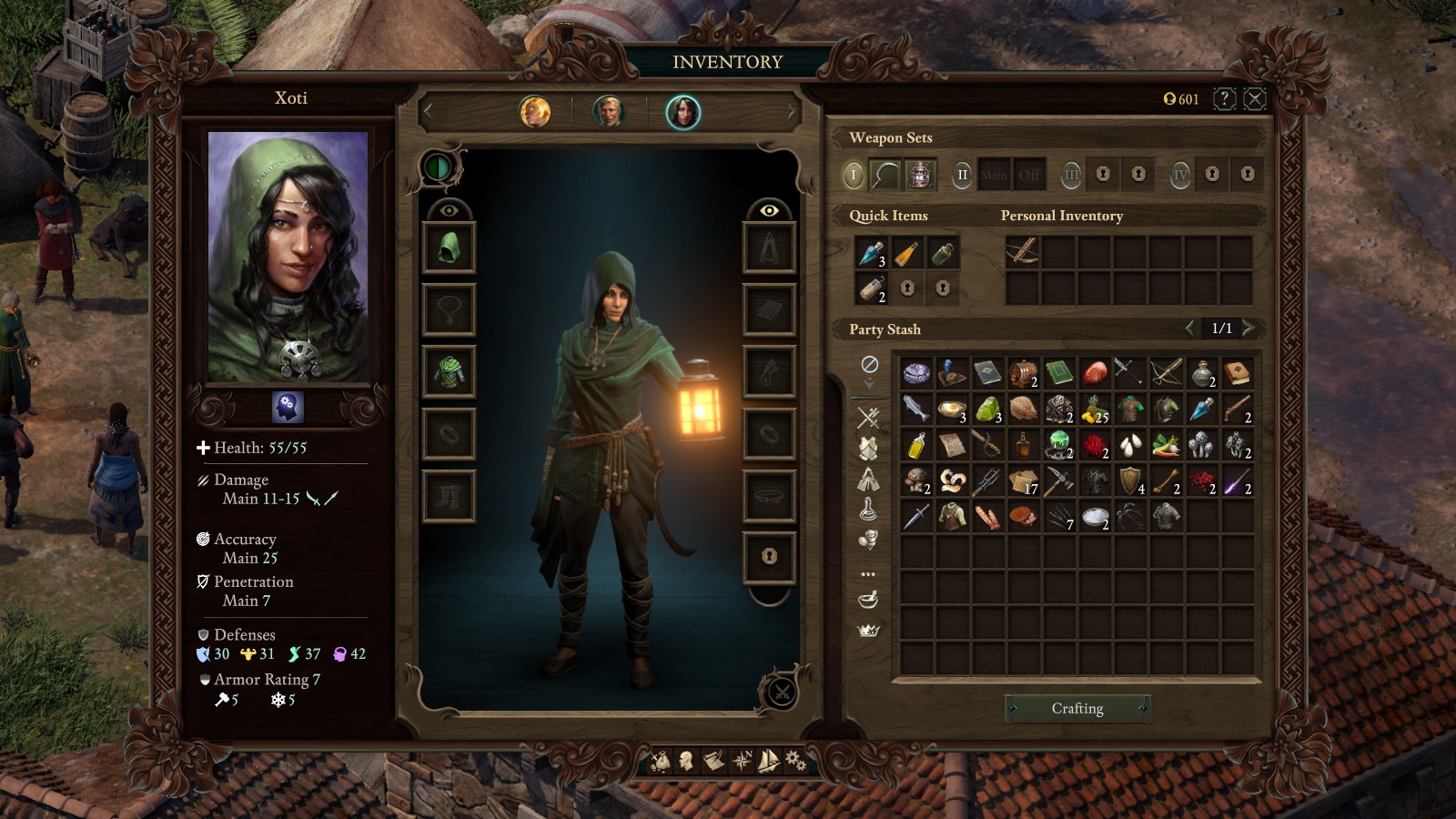Select the wooden barrel in Party Stash

click(x=1023, y=372)
